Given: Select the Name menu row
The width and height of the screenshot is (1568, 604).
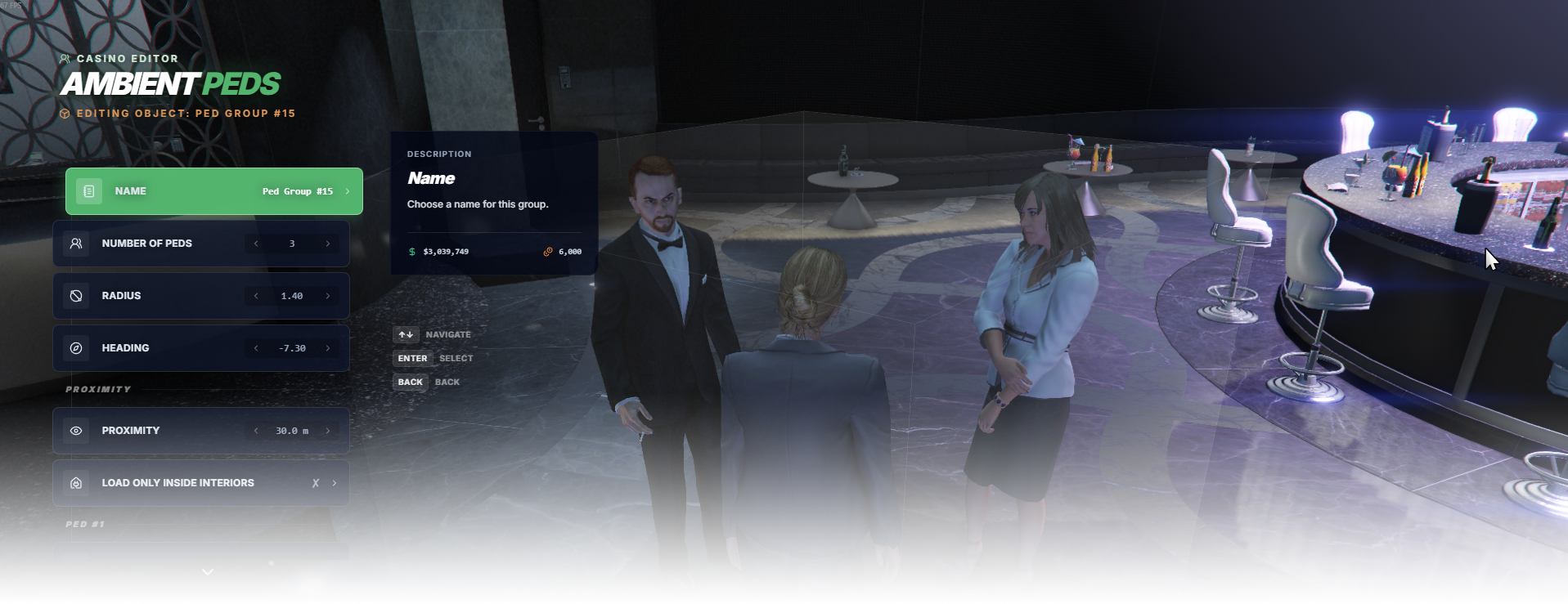Looking at the screenshot, I should coord(213,191).
